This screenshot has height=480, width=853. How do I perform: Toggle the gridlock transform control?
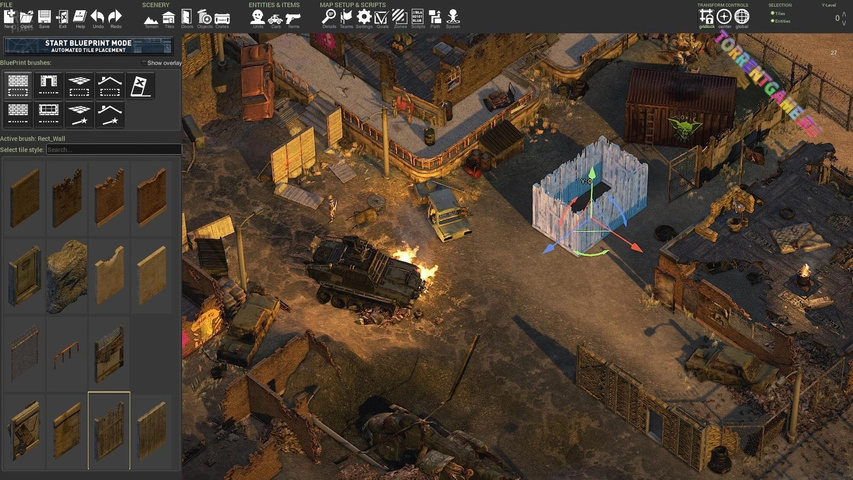tap(707, 18)
